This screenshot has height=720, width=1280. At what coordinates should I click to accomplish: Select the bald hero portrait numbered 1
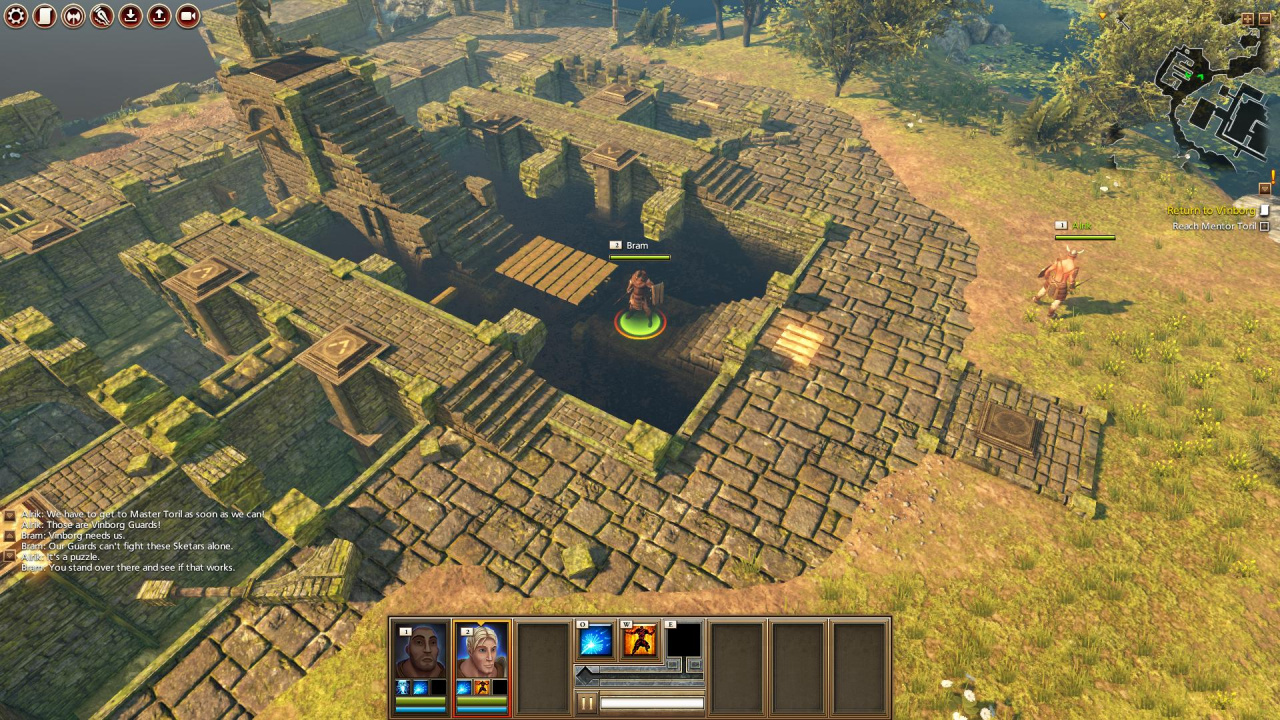pos(420,652)
